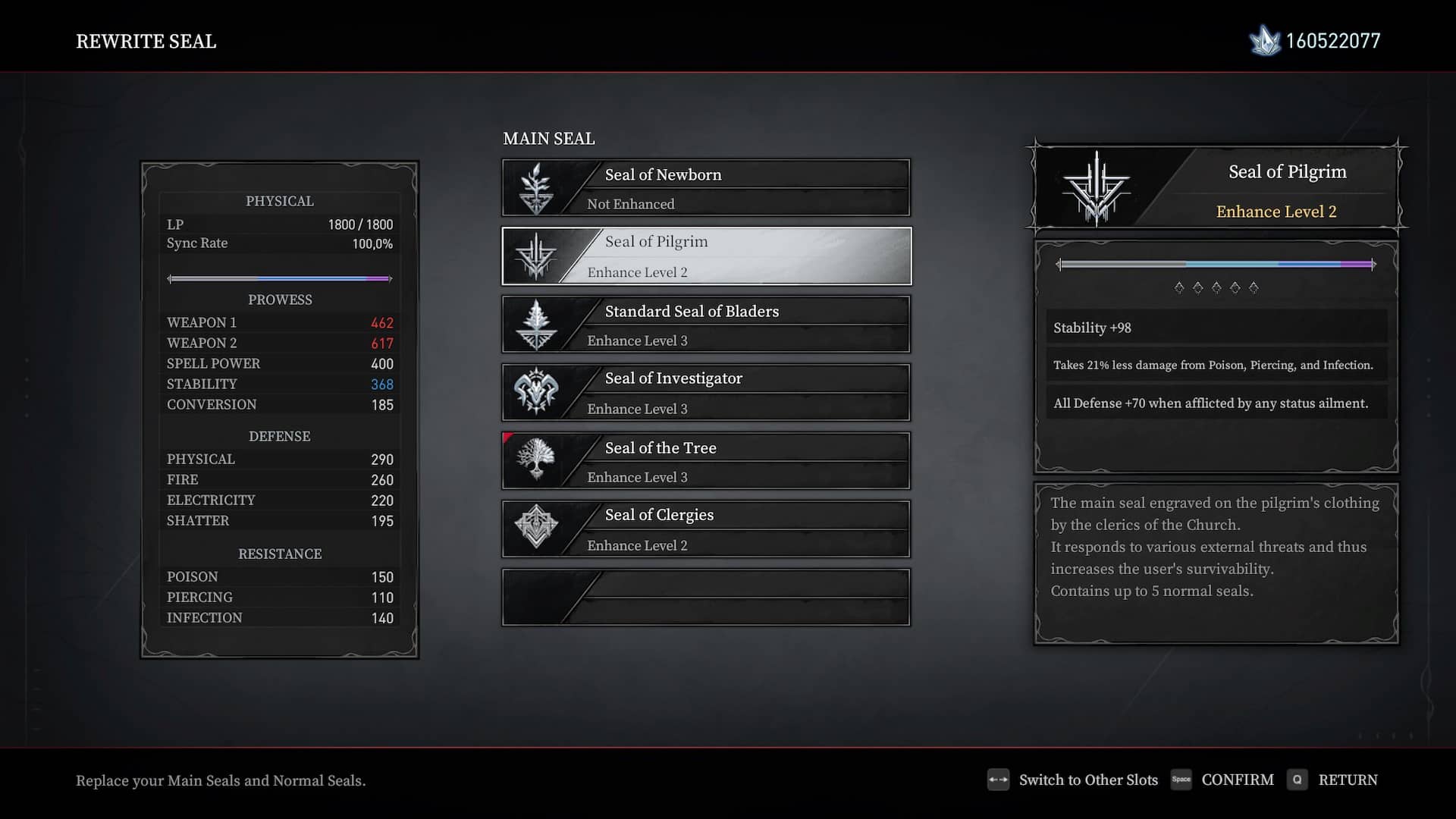
Task: Select the Seal of Newborn entry
Action: pos(706,188)
